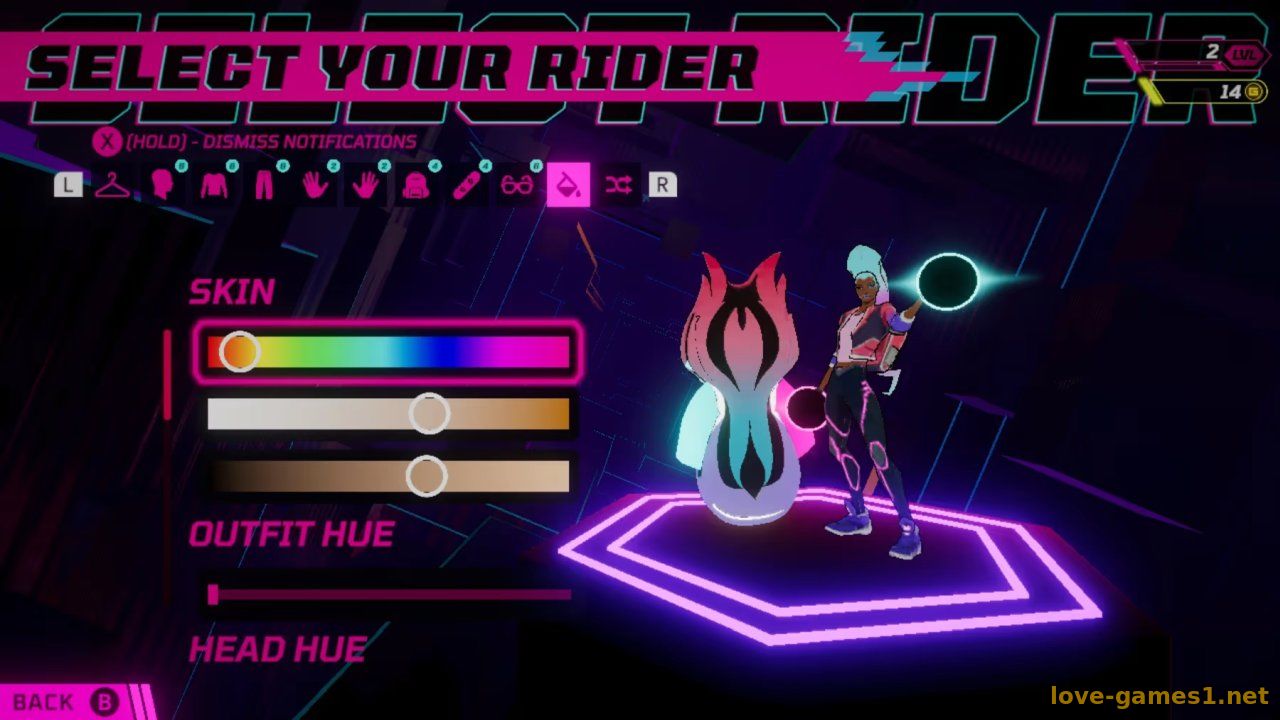The width and height of the screenshot is (1280, 720).
Task: Select the long-sleeve shirt tab
Action: coord(213,185)
